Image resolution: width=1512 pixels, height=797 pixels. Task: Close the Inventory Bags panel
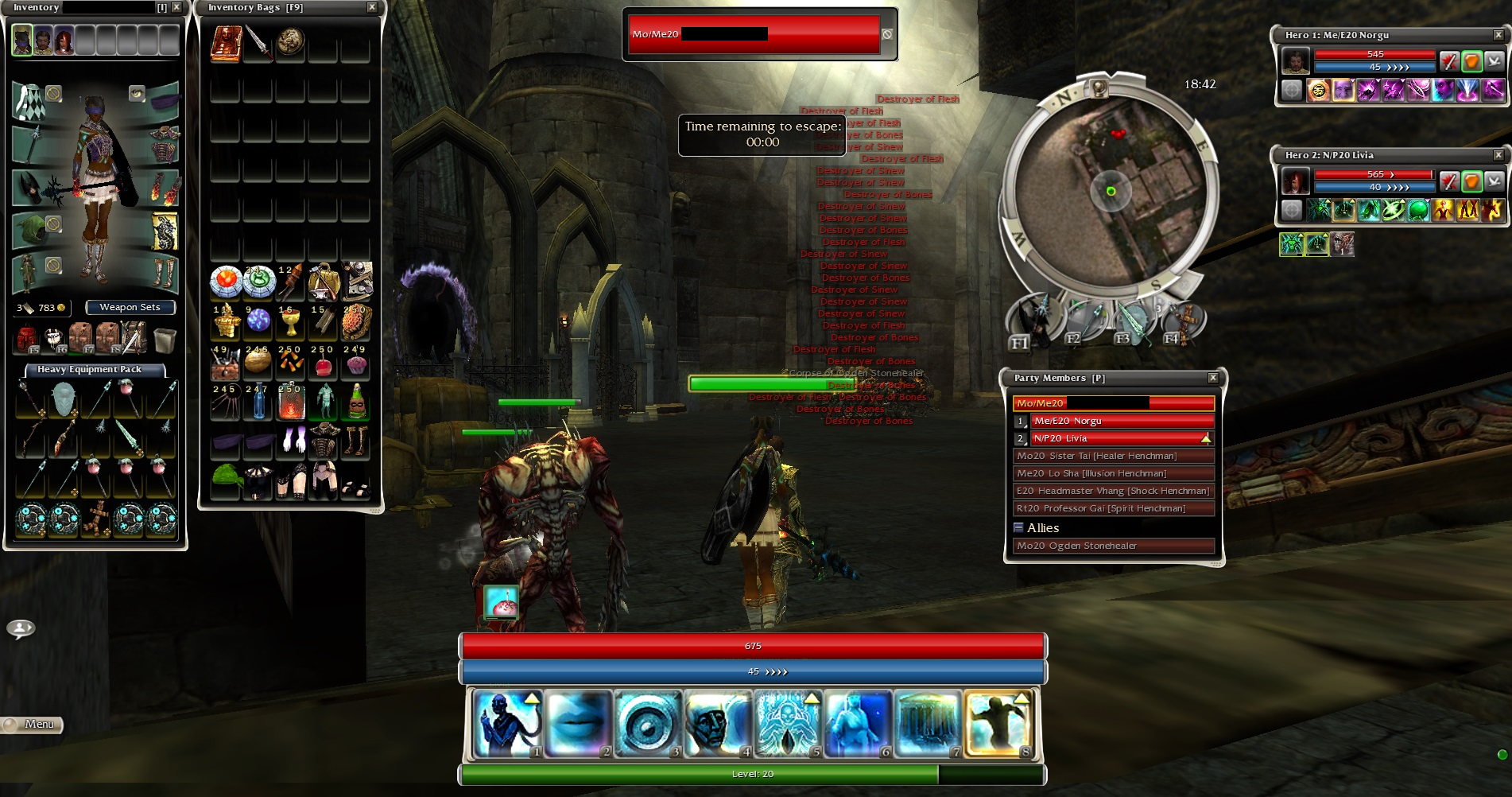click(371, 7)
